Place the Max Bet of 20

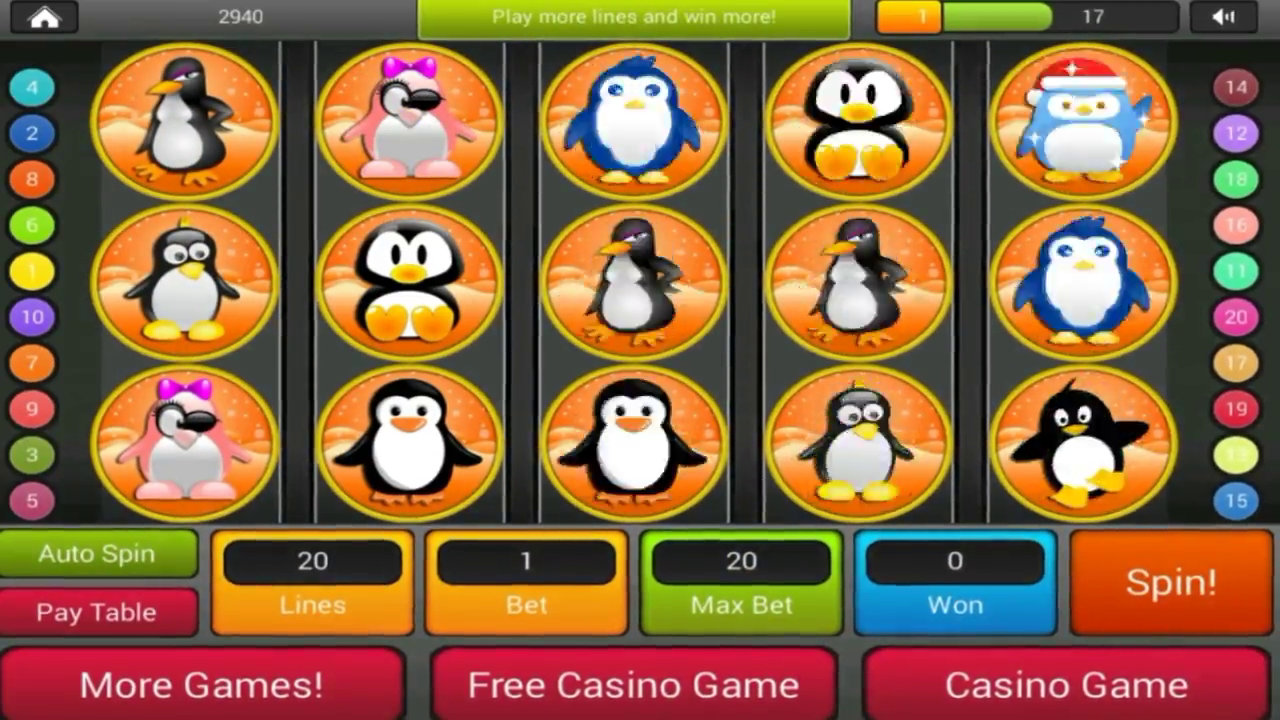click(x=740, y=580)
